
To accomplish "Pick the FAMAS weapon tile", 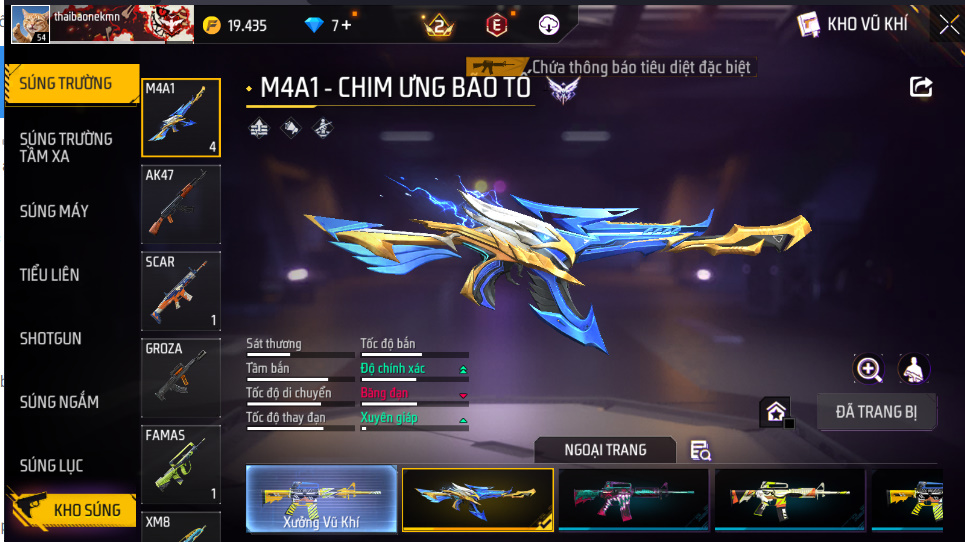I will [x=181, y=464].
